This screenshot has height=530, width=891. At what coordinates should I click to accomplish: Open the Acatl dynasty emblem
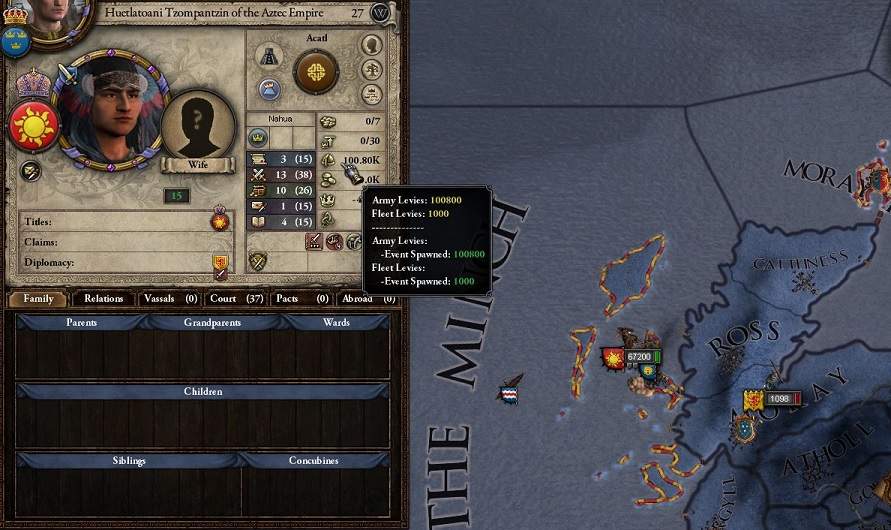click(x=315, y=71)
